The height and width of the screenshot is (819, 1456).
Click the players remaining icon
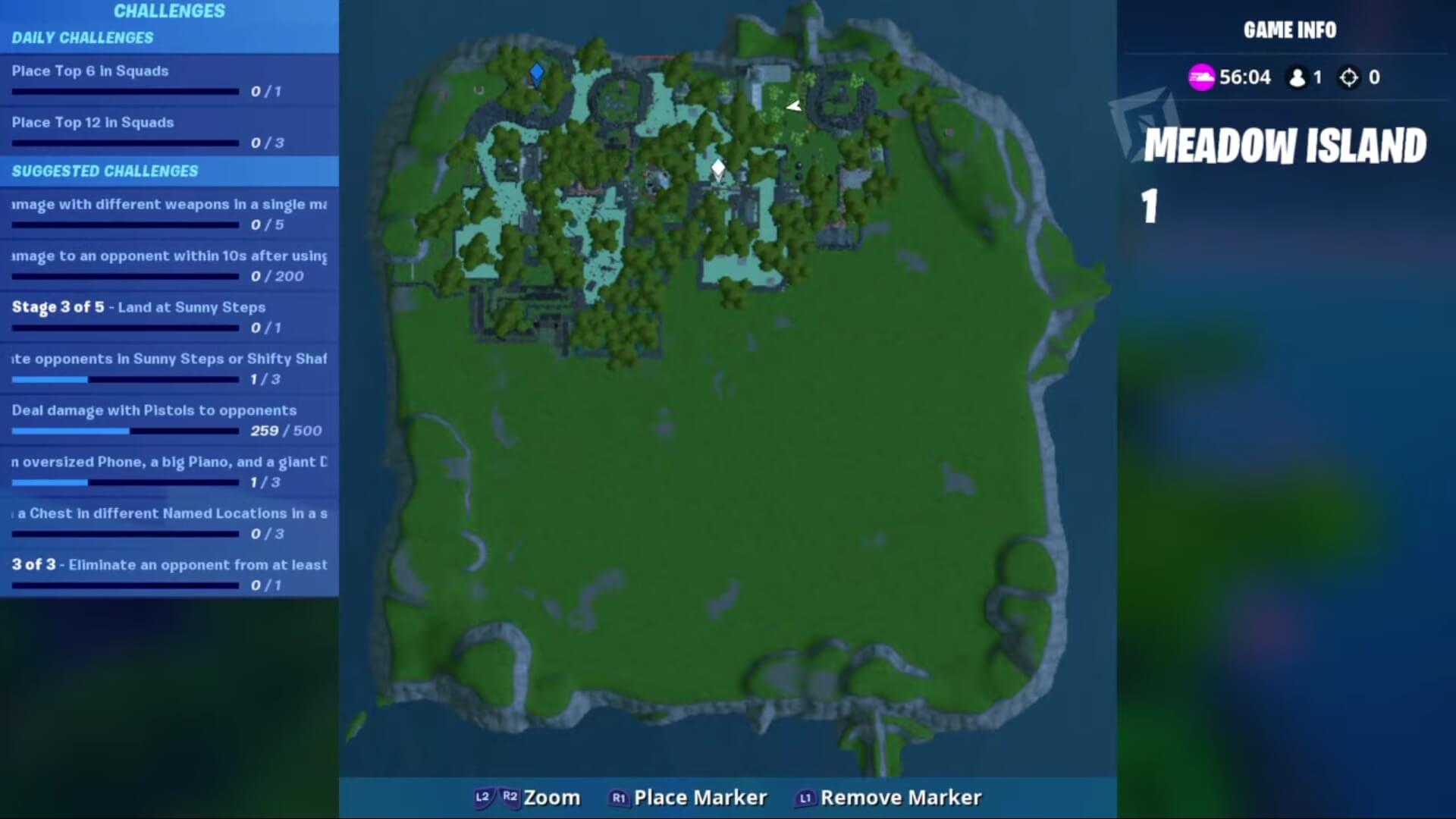(1297, 77)
